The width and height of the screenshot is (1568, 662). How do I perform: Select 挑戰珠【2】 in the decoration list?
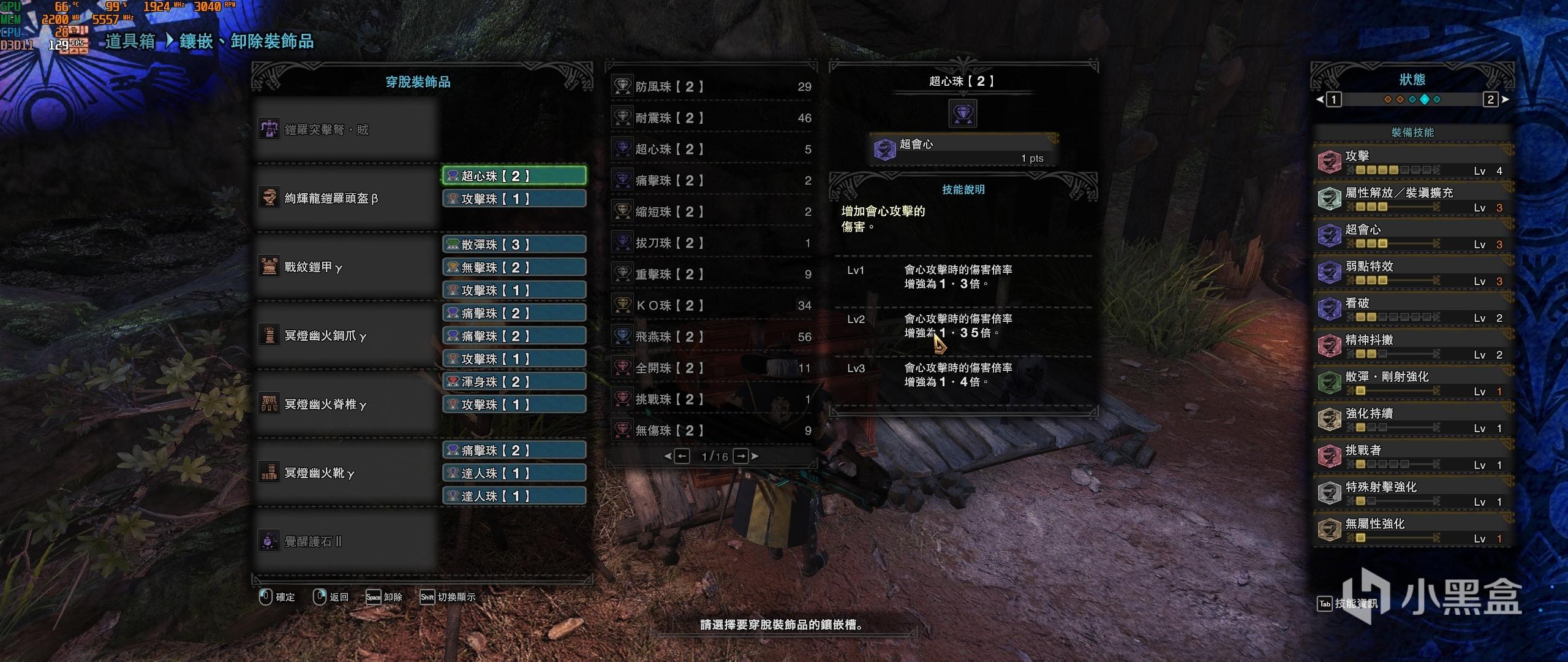coord(712,399)
